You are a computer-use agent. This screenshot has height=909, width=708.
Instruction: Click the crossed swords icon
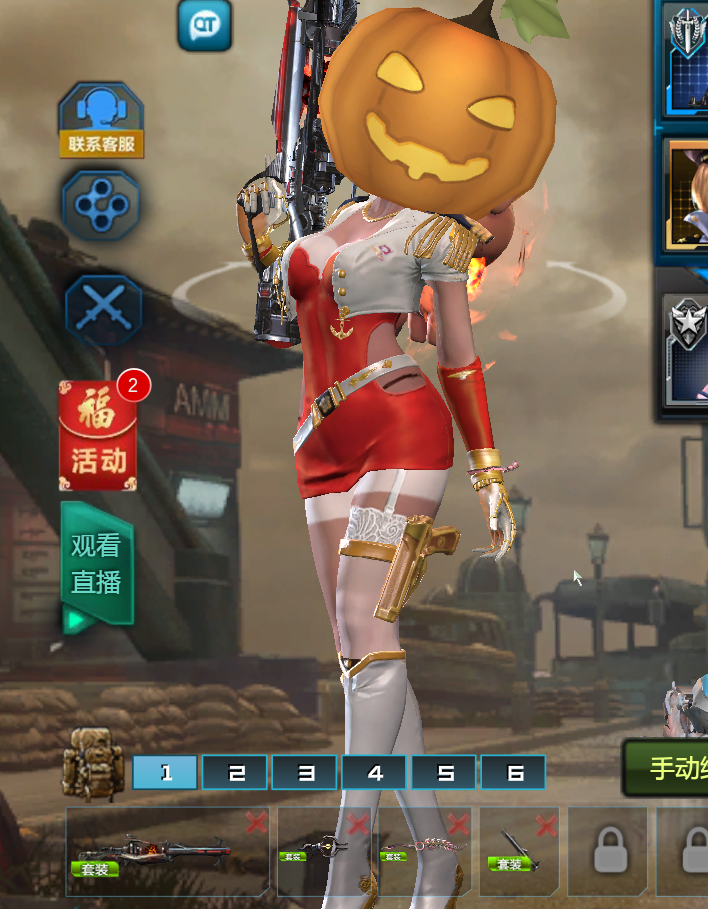point(103,311)
